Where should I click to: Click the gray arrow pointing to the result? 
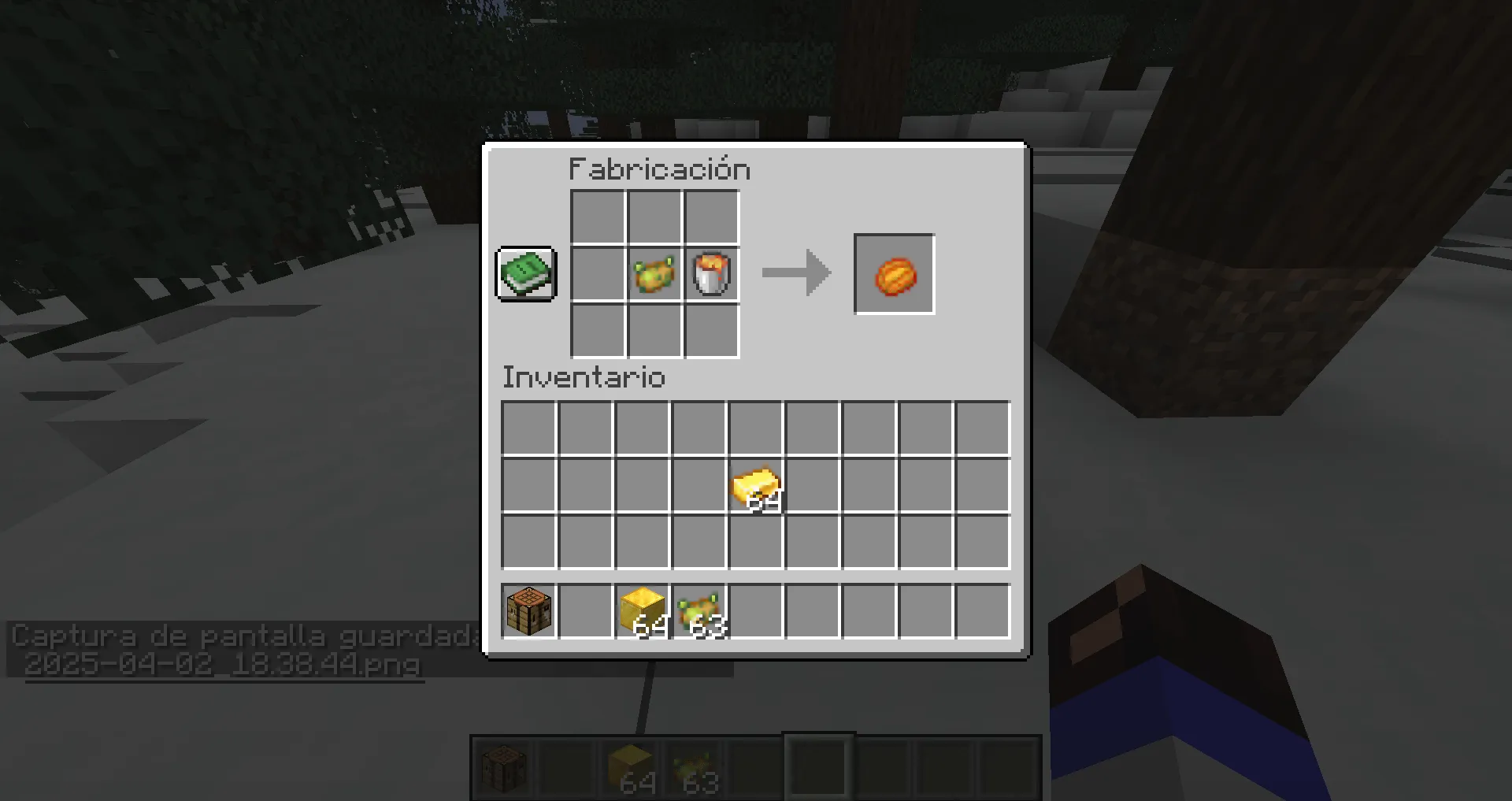794,274
